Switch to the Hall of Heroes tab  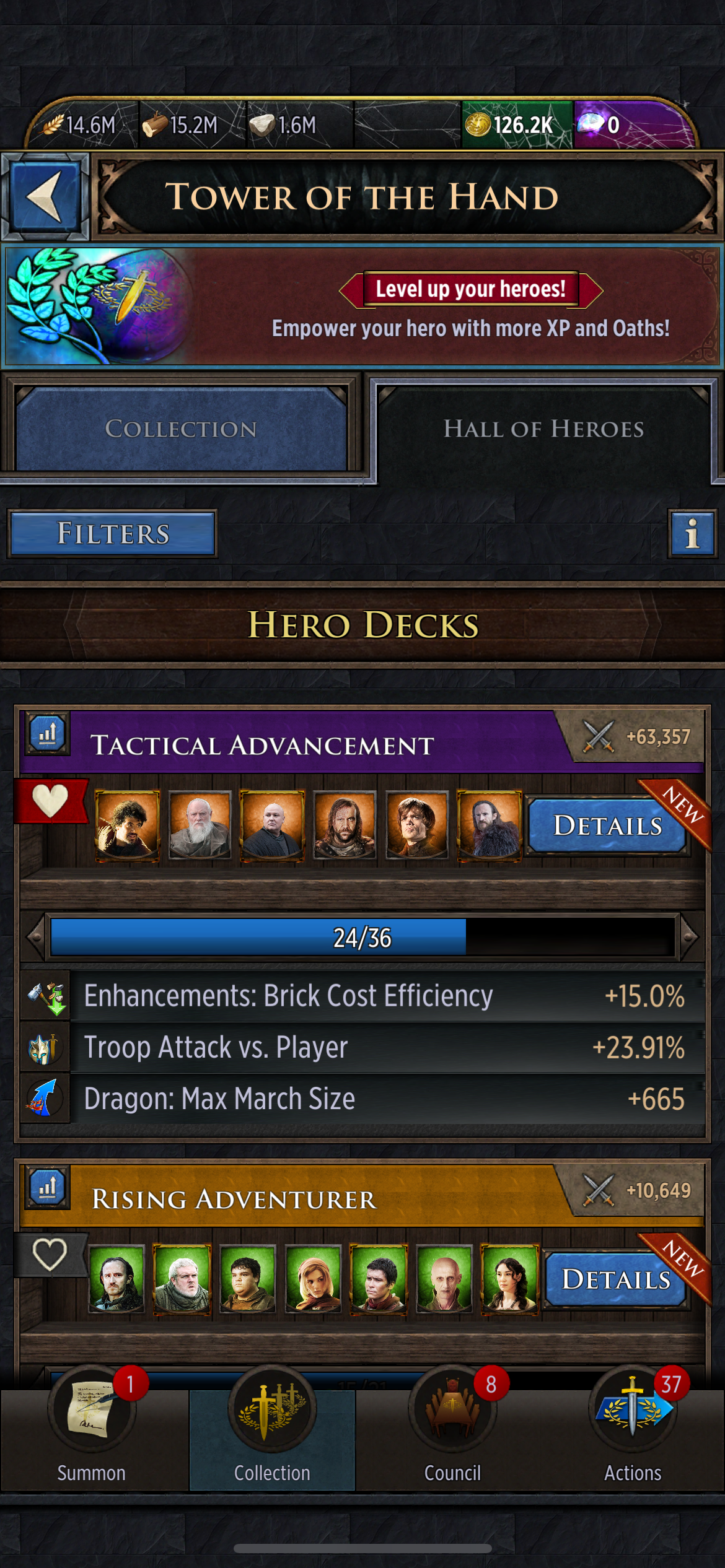click(x=543, y=429)
